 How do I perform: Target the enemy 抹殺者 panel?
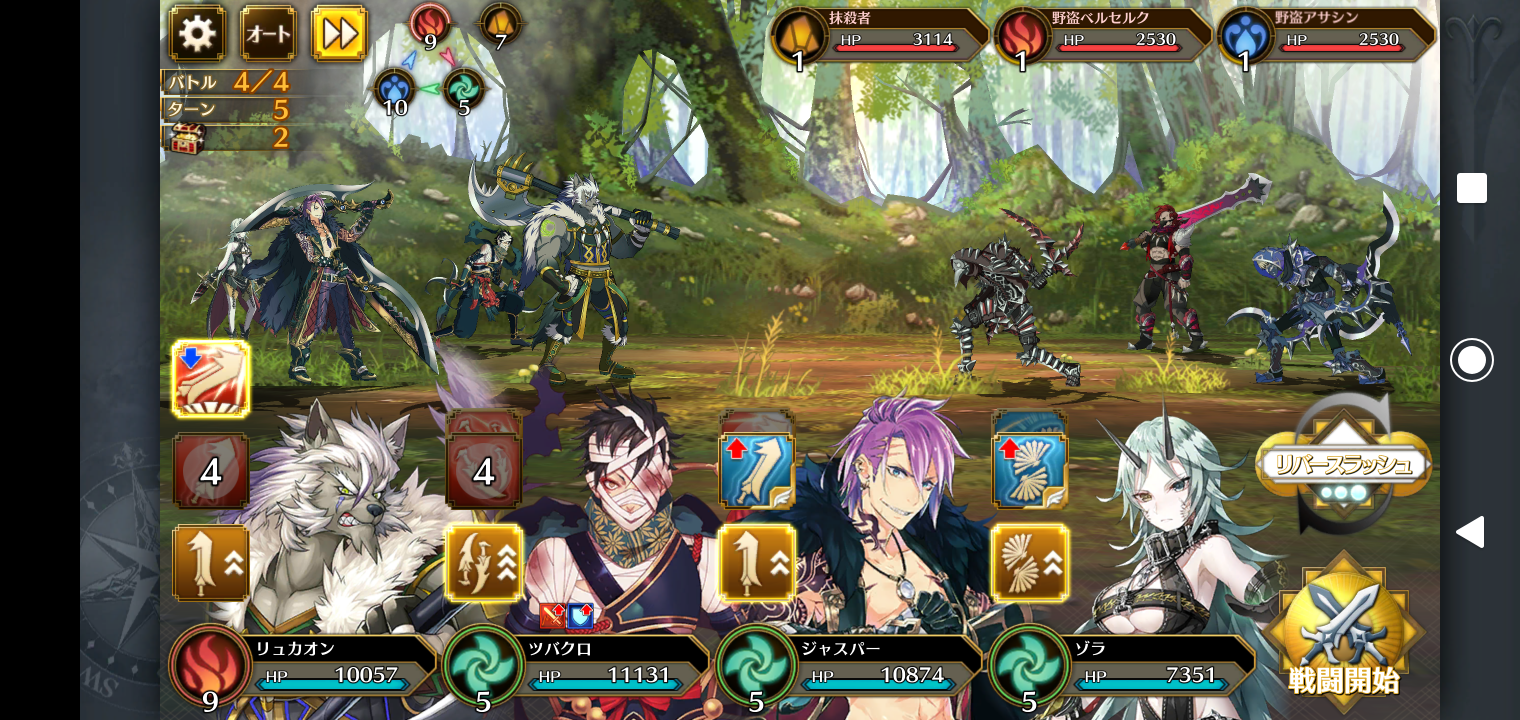[878, 36]
